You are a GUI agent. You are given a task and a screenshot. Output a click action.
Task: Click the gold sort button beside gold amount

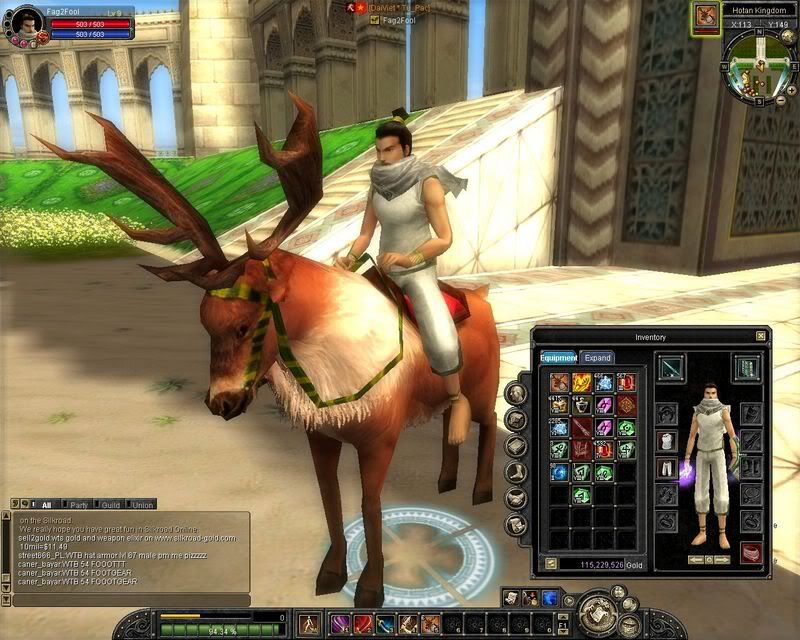pyautogui.click(x=551, y=564)
